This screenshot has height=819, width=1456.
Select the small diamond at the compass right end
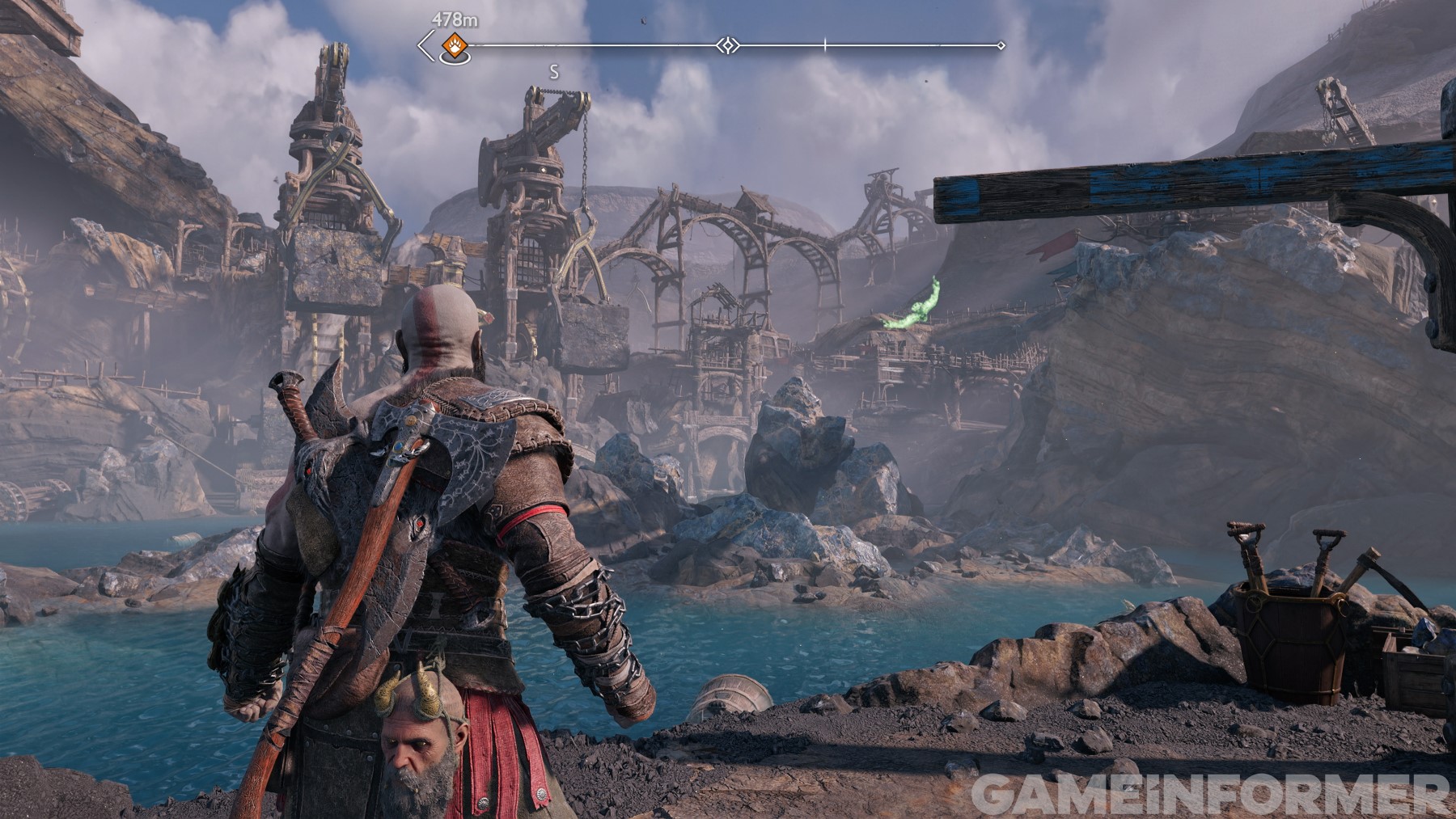pyautogui.click(x=1003, y=47)
